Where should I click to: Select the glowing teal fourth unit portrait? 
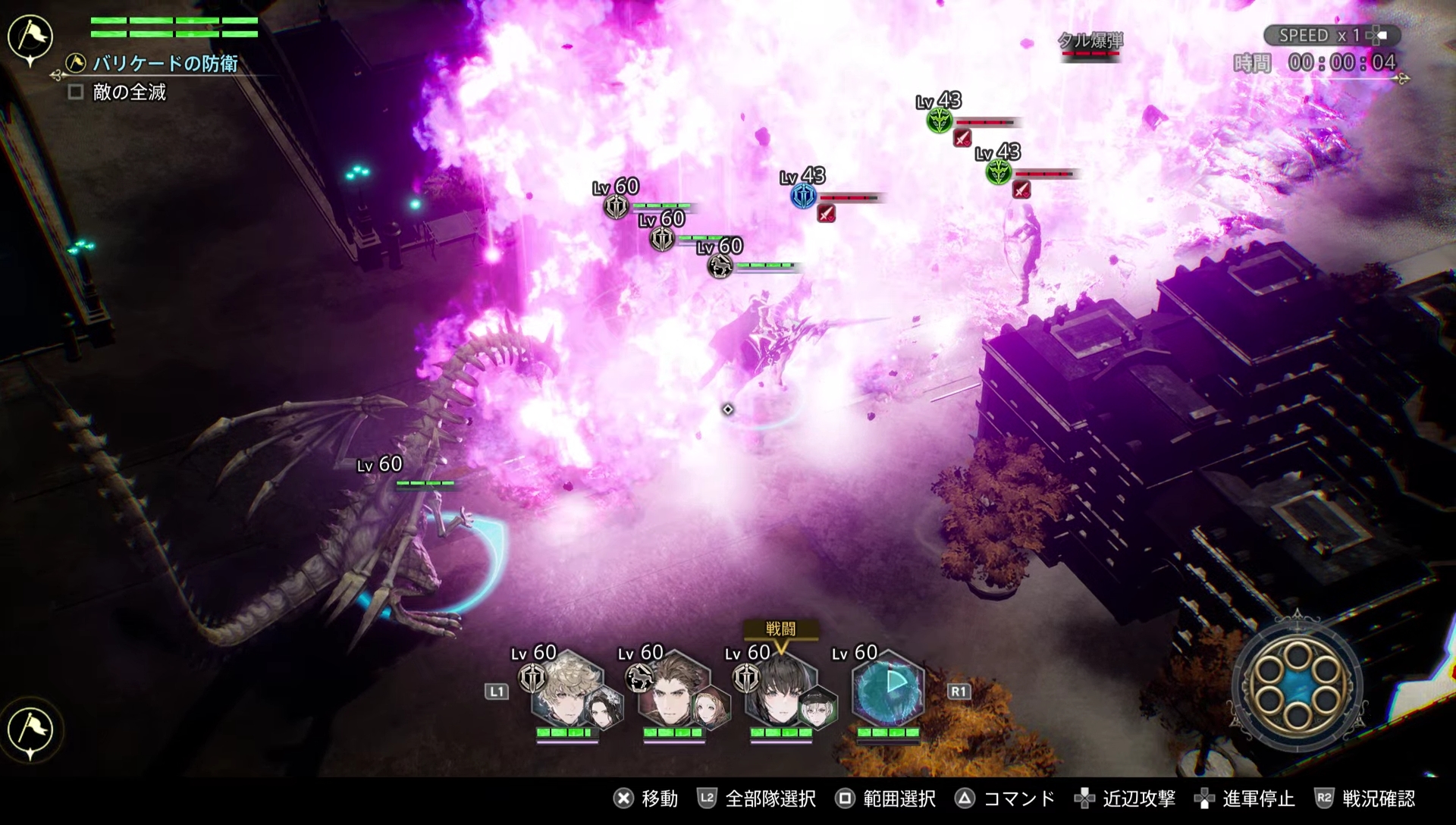pos(887,690)
